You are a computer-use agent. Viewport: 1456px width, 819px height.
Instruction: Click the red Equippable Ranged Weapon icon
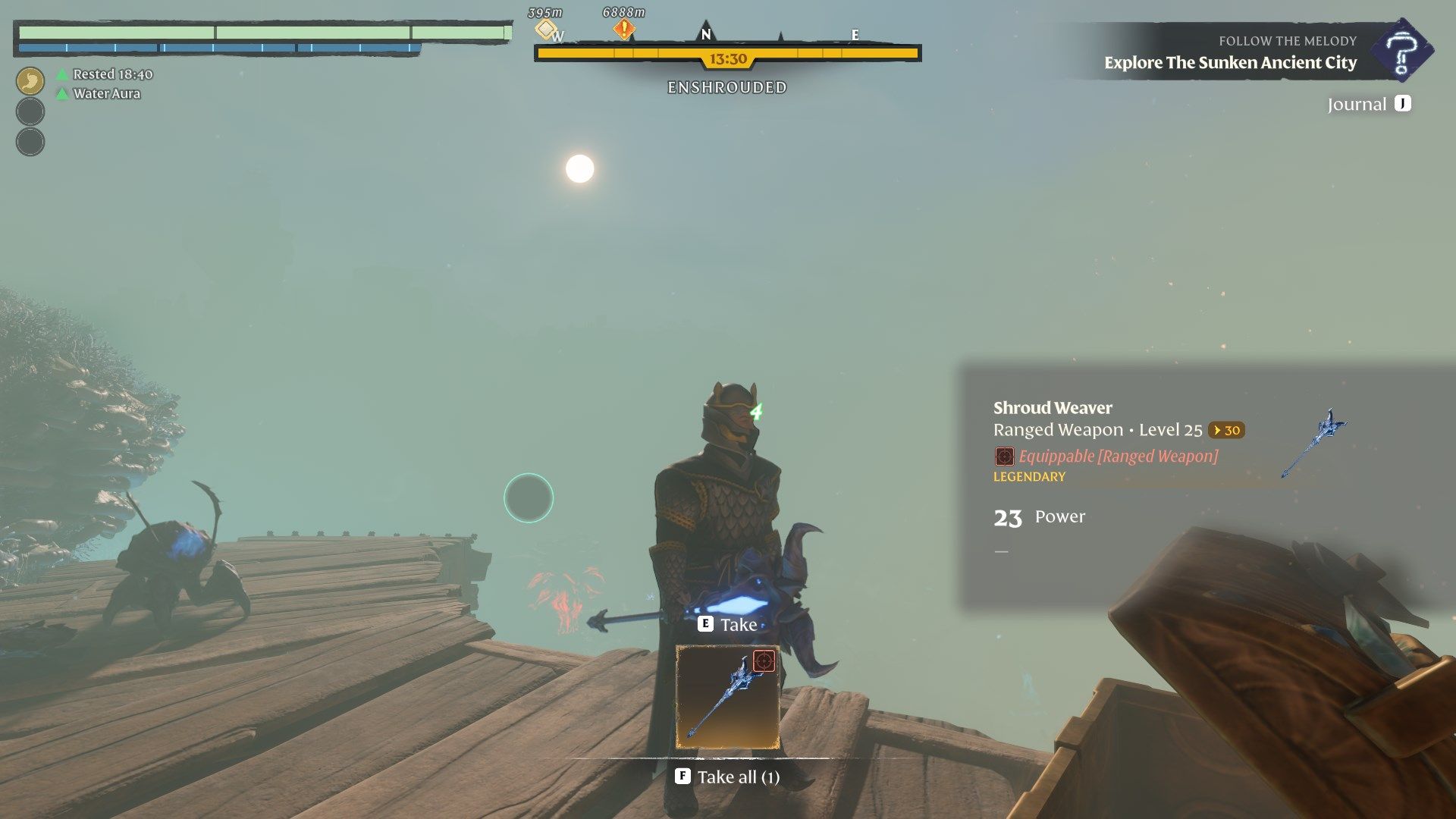(1006, 457)
